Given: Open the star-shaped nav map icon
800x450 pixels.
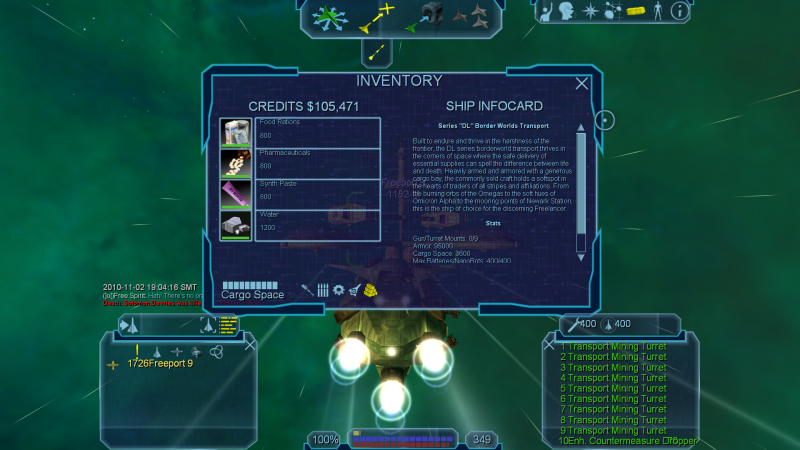Looking at the screenshot, I should click(x=591, y=12).
